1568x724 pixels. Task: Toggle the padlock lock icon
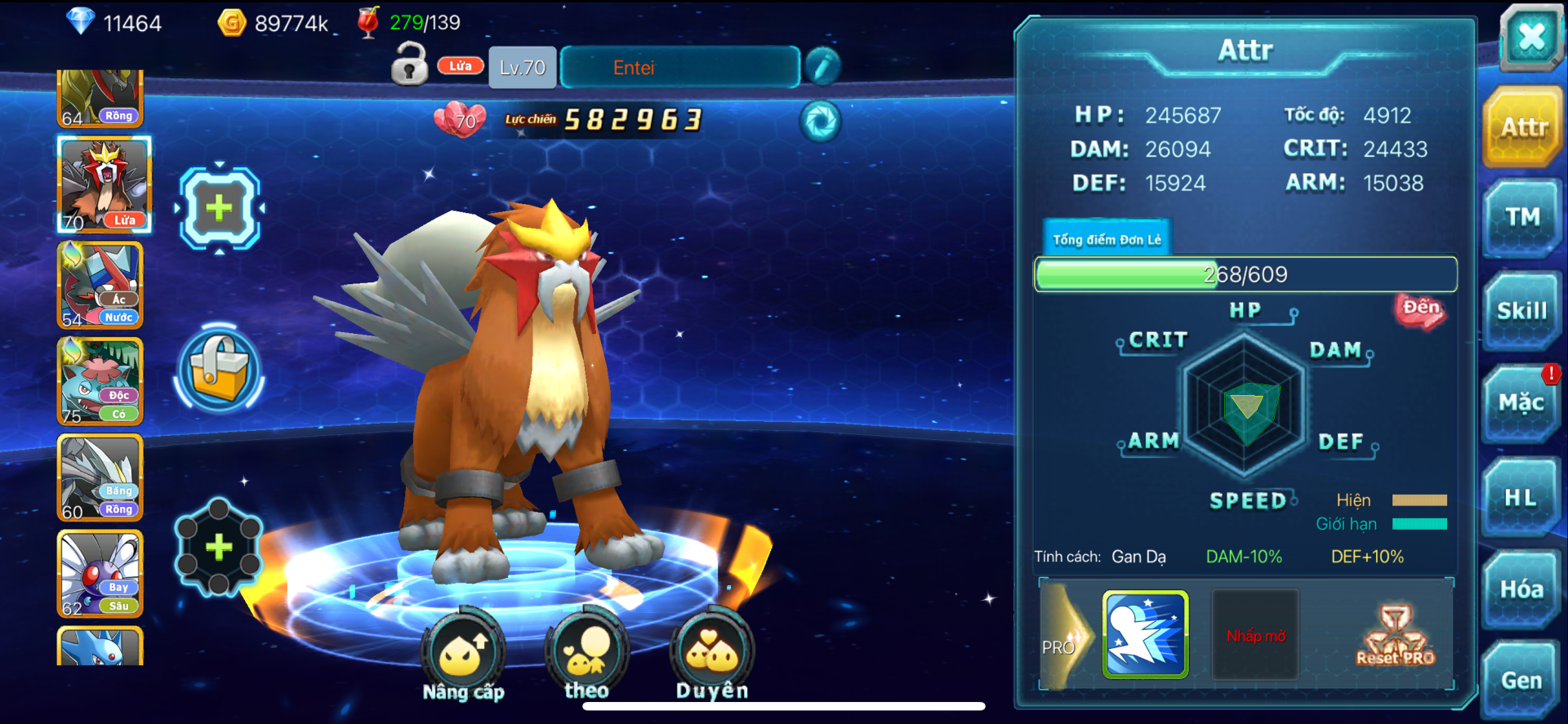pyautogui.click(x=409, y=64)
